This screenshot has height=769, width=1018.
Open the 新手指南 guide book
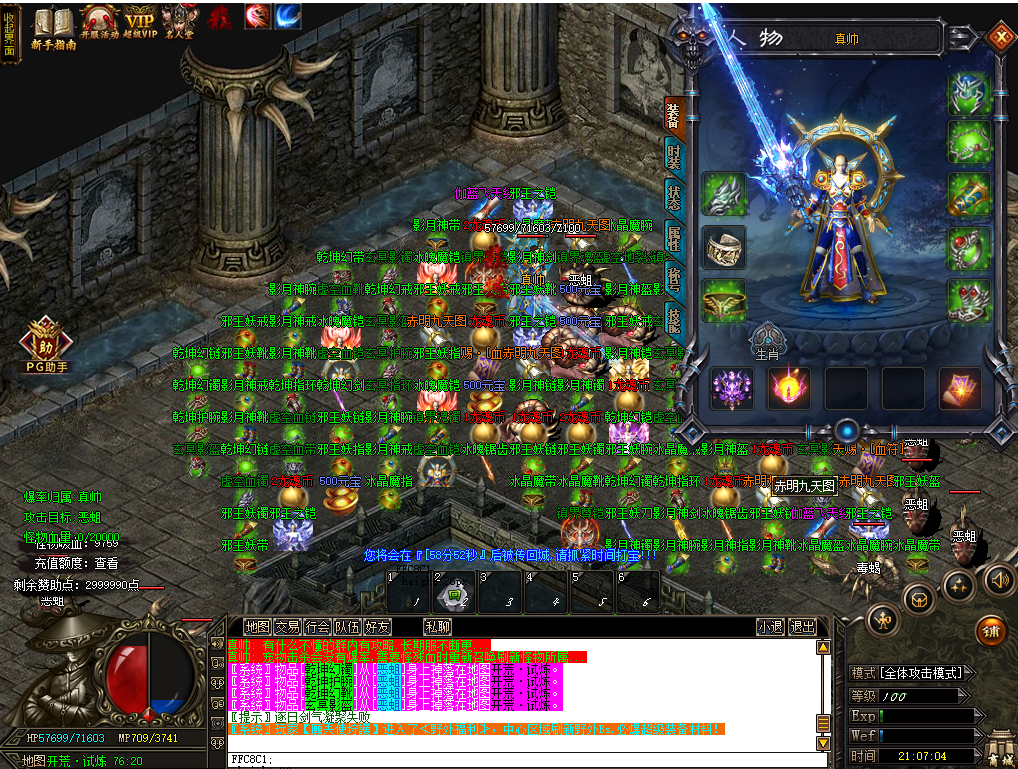[x=54, y=26]
